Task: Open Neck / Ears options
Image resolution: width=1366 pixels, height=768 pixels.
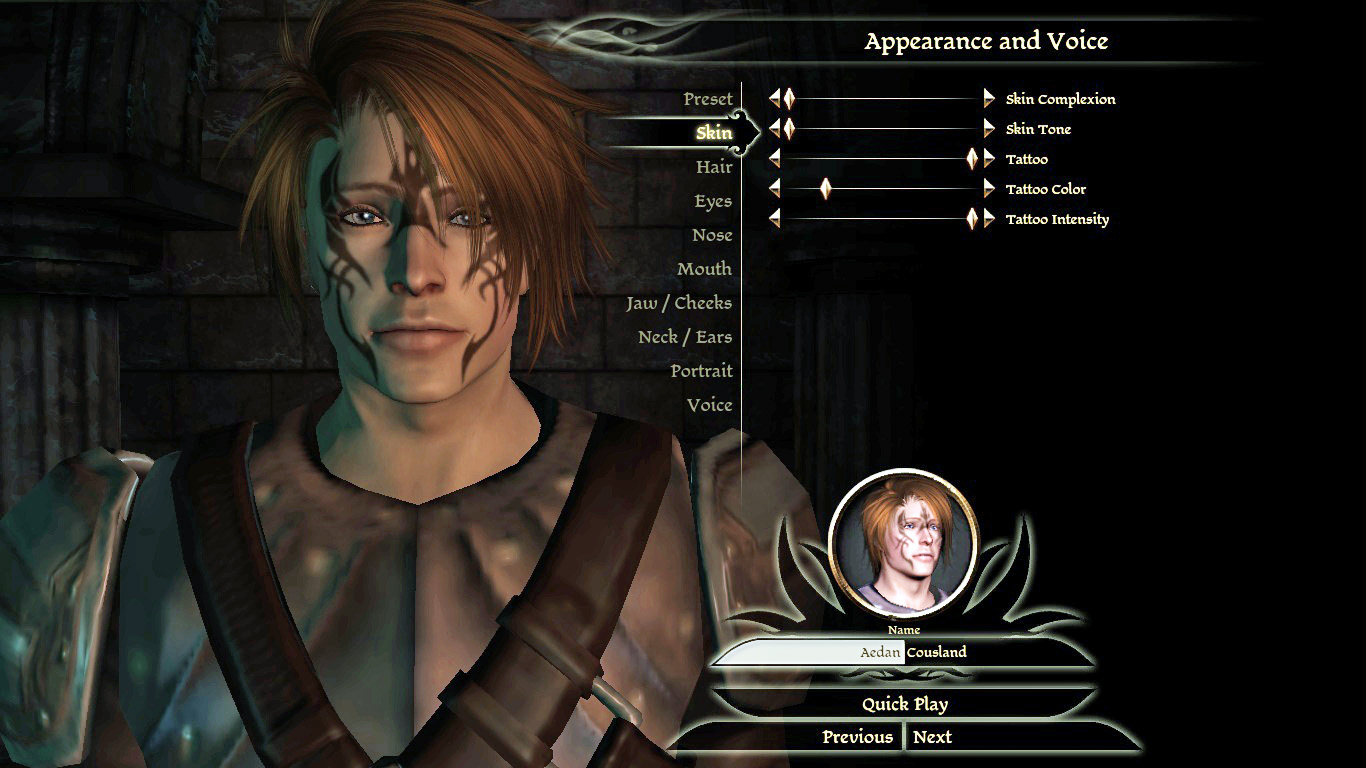Action: click(x=685, y=337)
